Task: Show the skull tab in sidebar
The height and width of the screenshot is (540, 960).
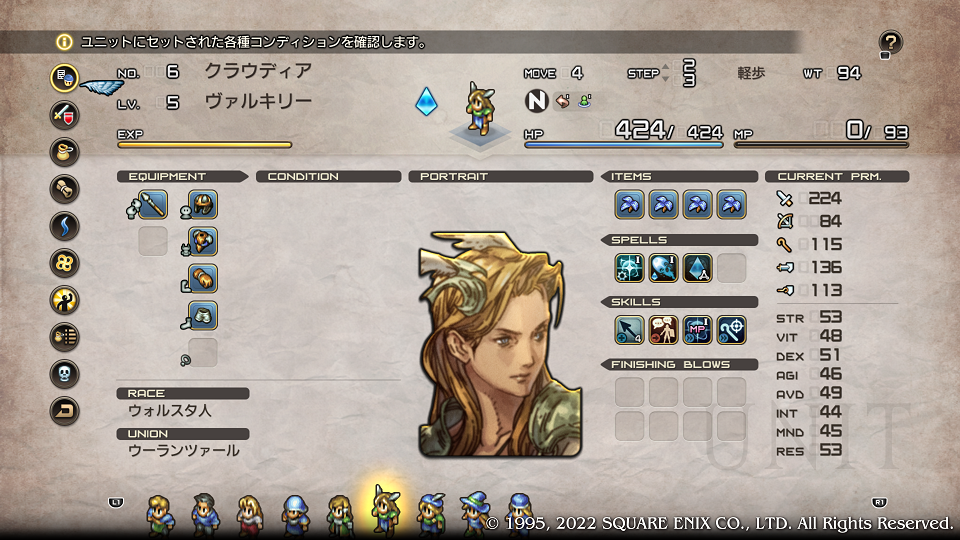Action: click(65, 373)
